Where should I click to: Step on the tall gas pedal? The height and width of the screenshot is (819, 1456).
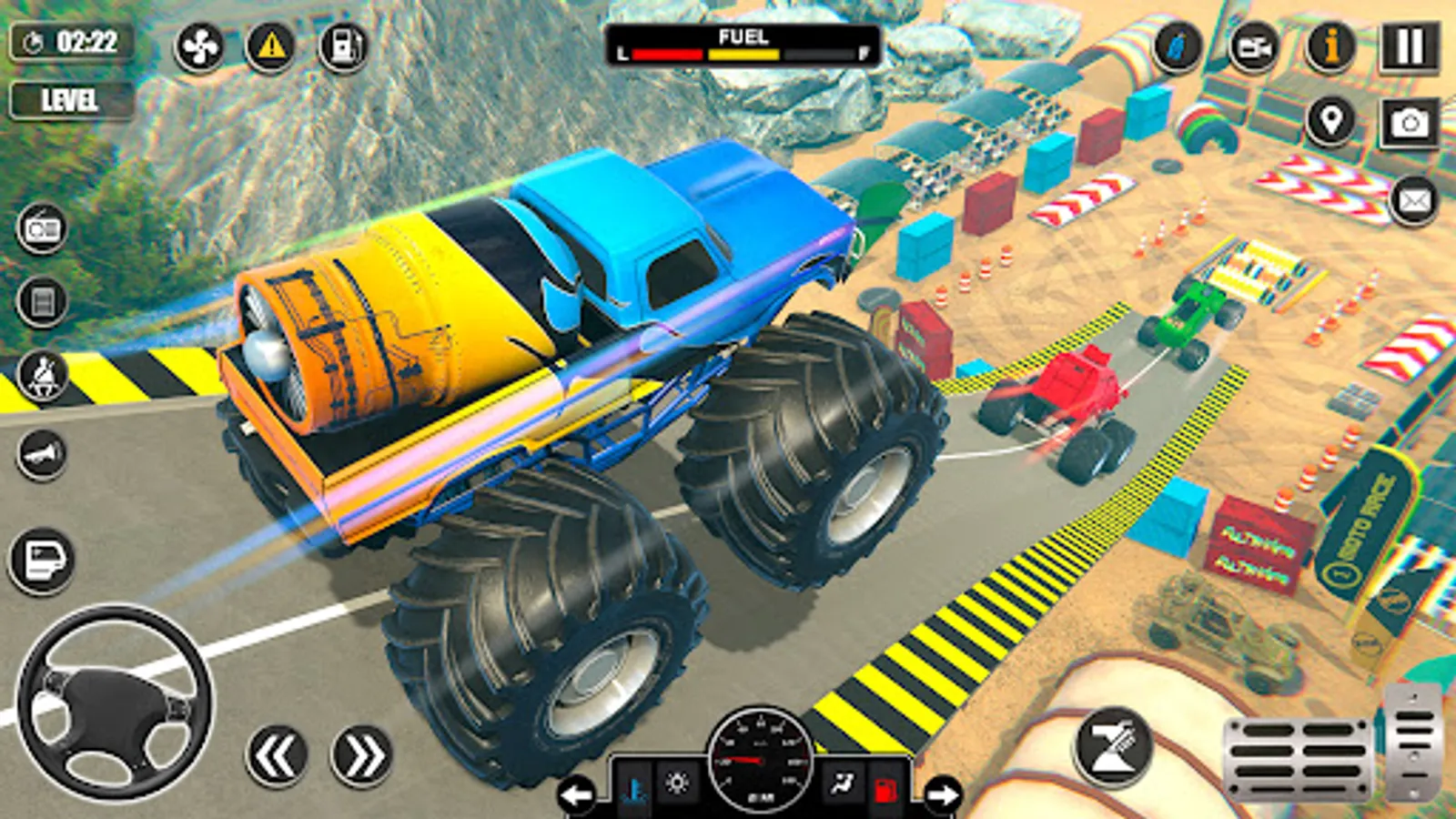(x=1413, y=742)
